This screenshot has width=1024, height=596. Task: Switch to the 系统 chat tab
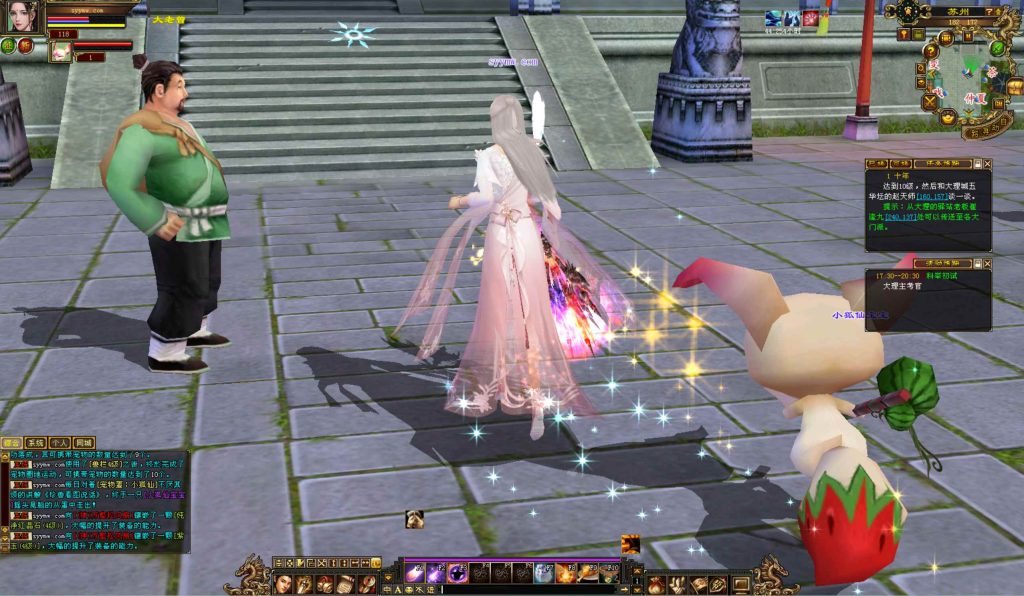[35, 442]
